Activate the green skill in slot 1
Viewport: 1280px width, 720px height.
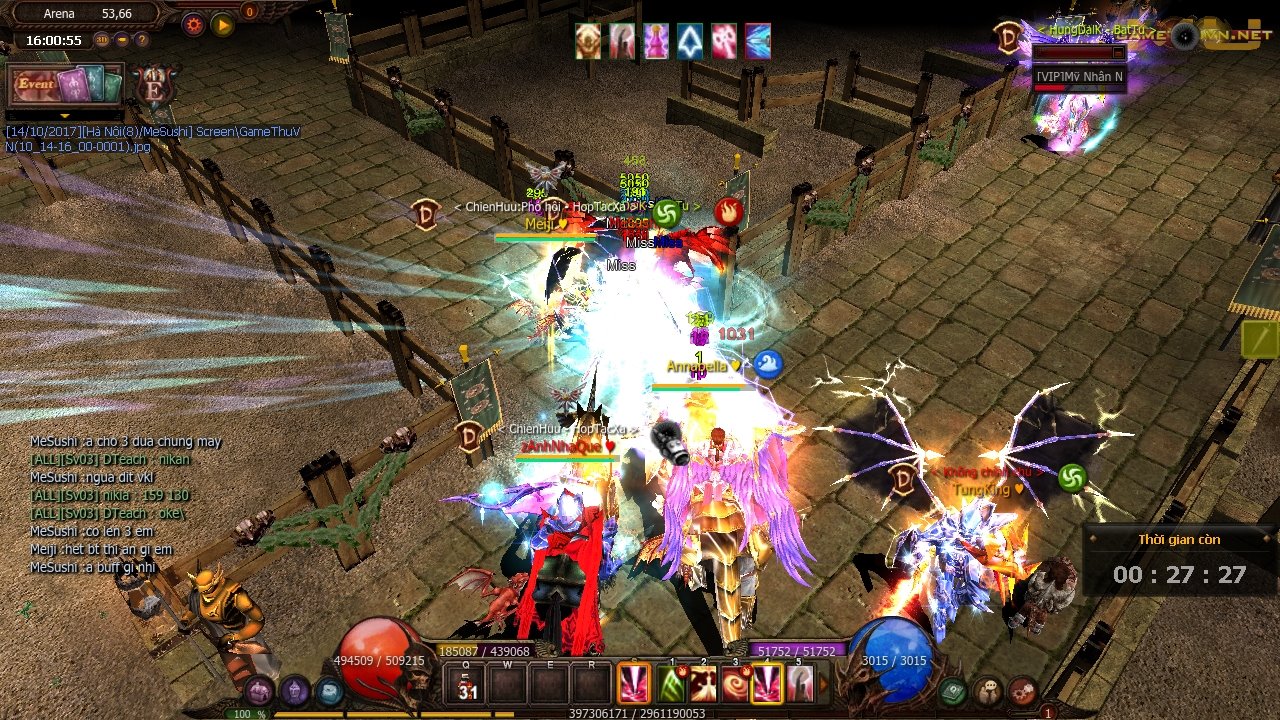(x=670, y=684)
